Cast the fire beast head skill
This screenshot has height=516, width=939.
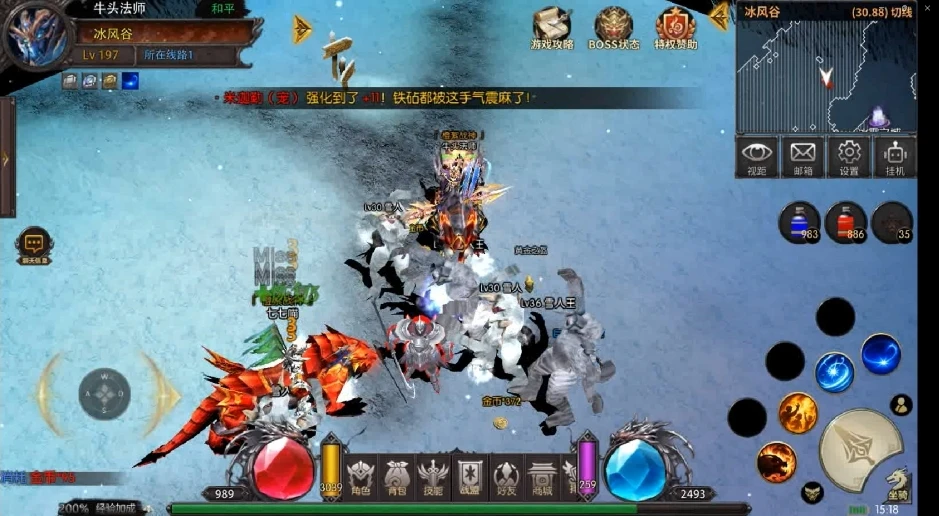pos(777,462)
